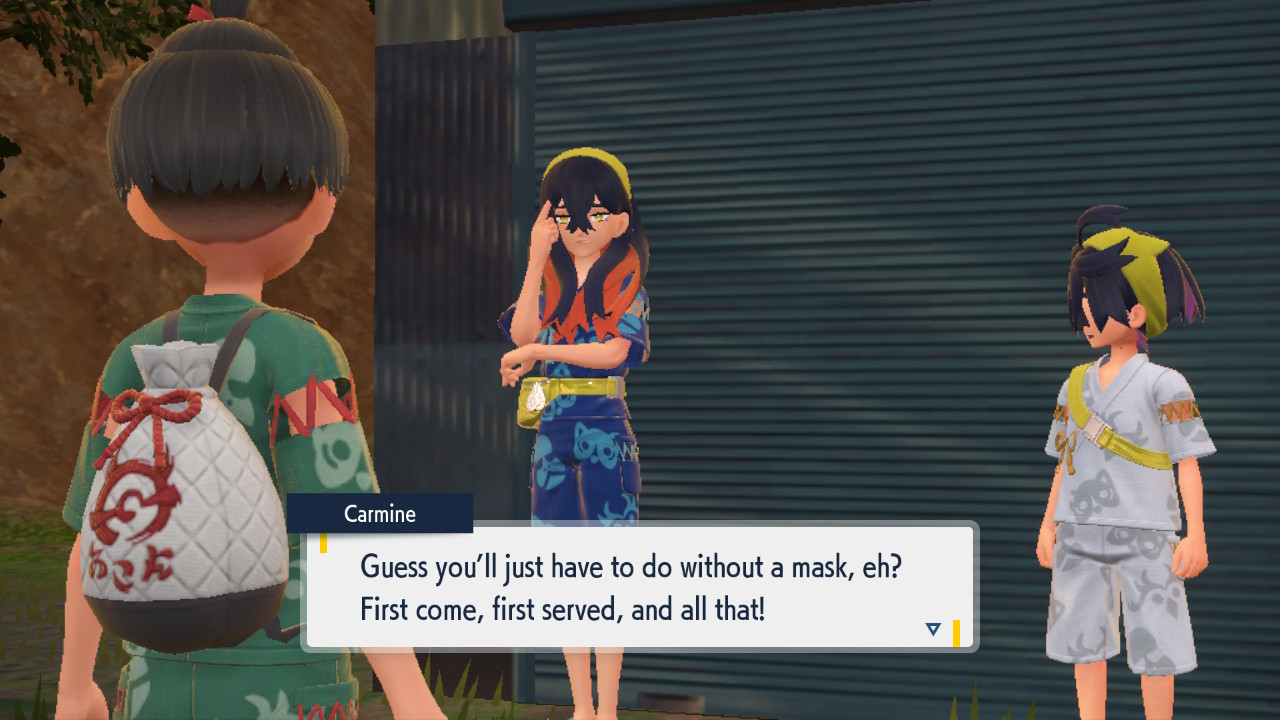The width and height of the screenshot is (1280, 720).
Task: Advance dialogue with the blue arrow indicator
Action: pyautogui.click(x=933, y=629)
